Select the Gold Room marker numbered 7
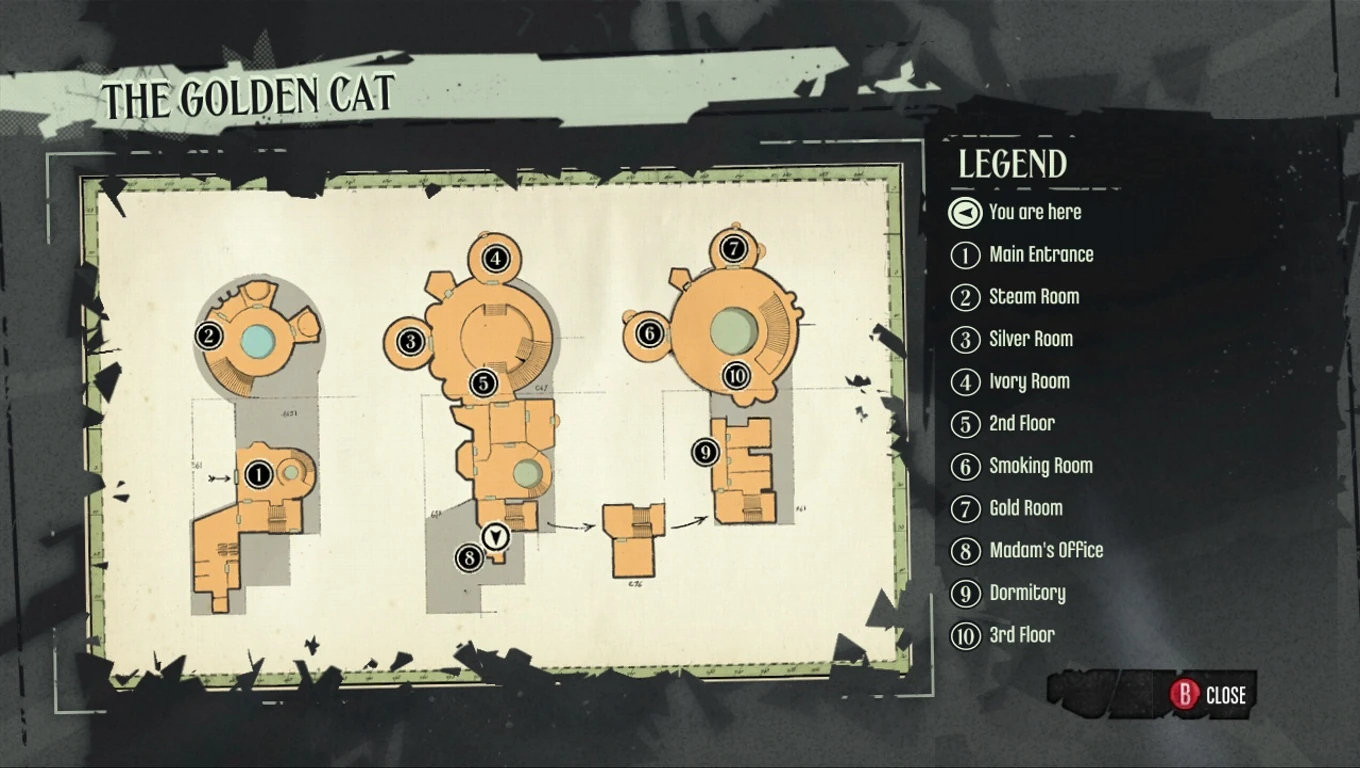The image size is (1360, 768). coord(733,248)
